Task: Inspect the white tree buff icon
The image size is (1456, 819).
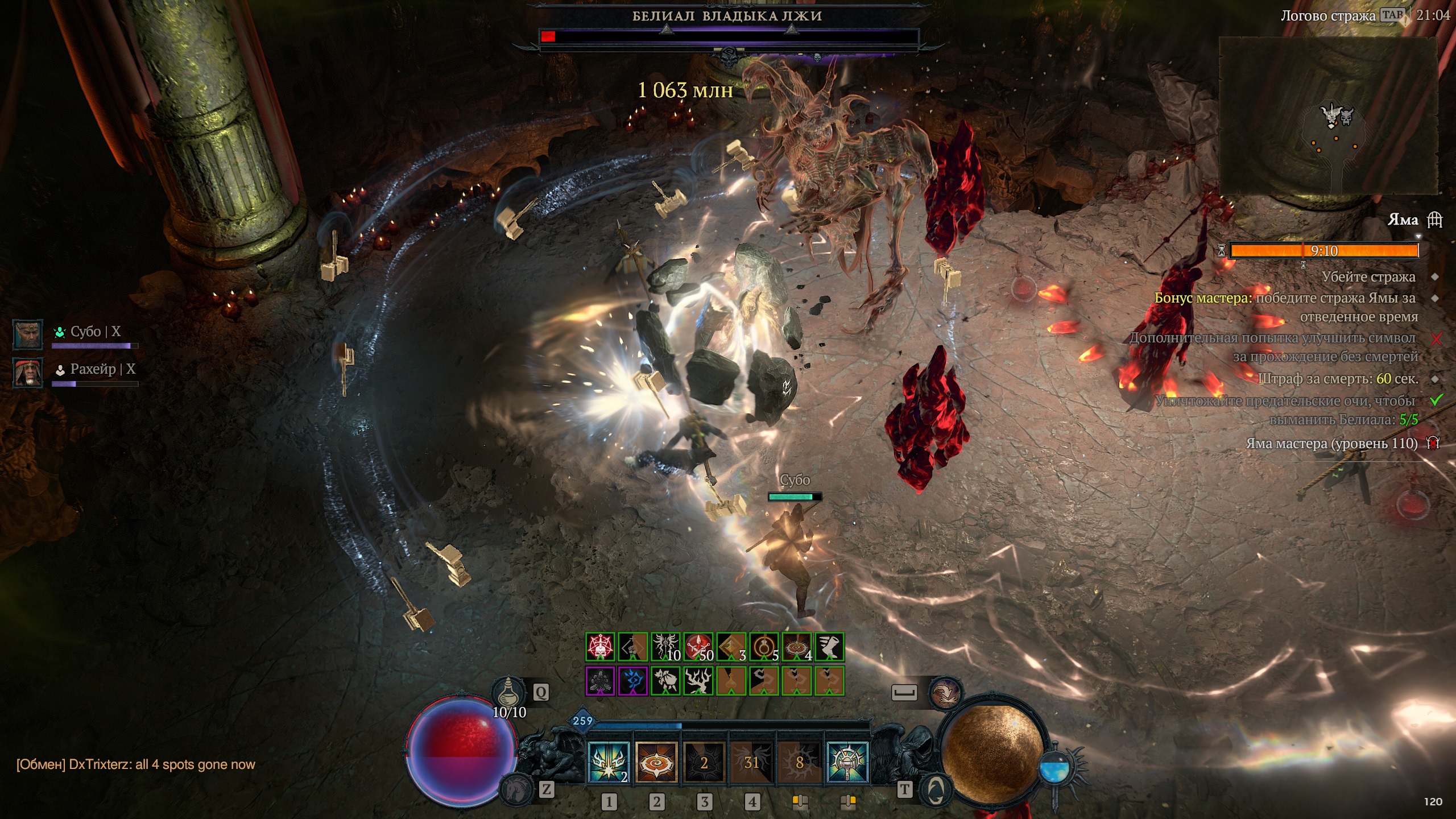Action: [x=698, y=681]
